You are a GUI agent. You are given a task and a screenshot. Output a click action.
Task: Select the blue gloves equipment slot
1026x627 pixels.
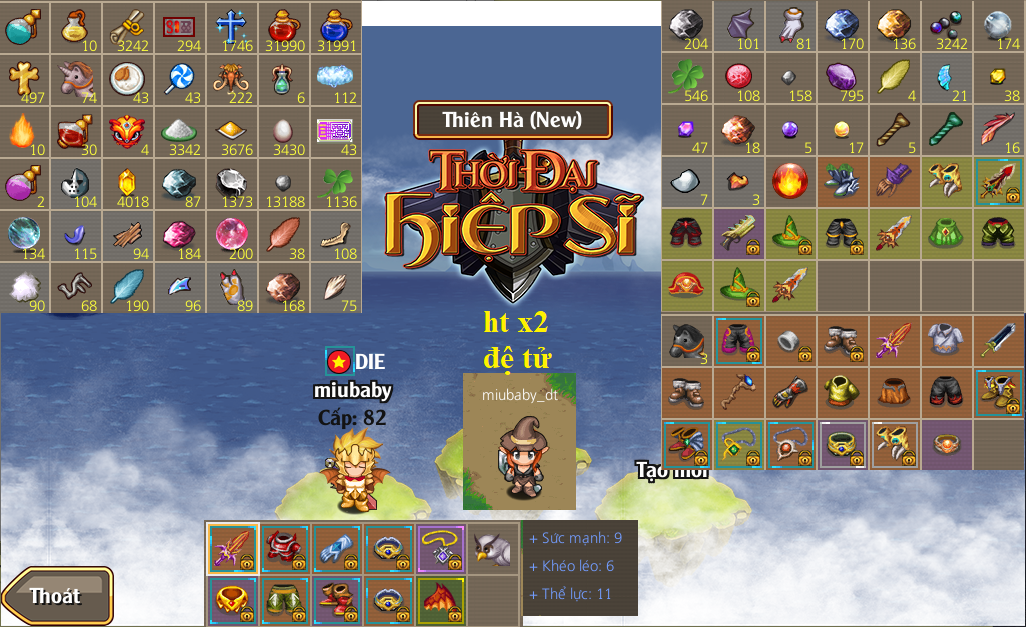tap(336, 548)
